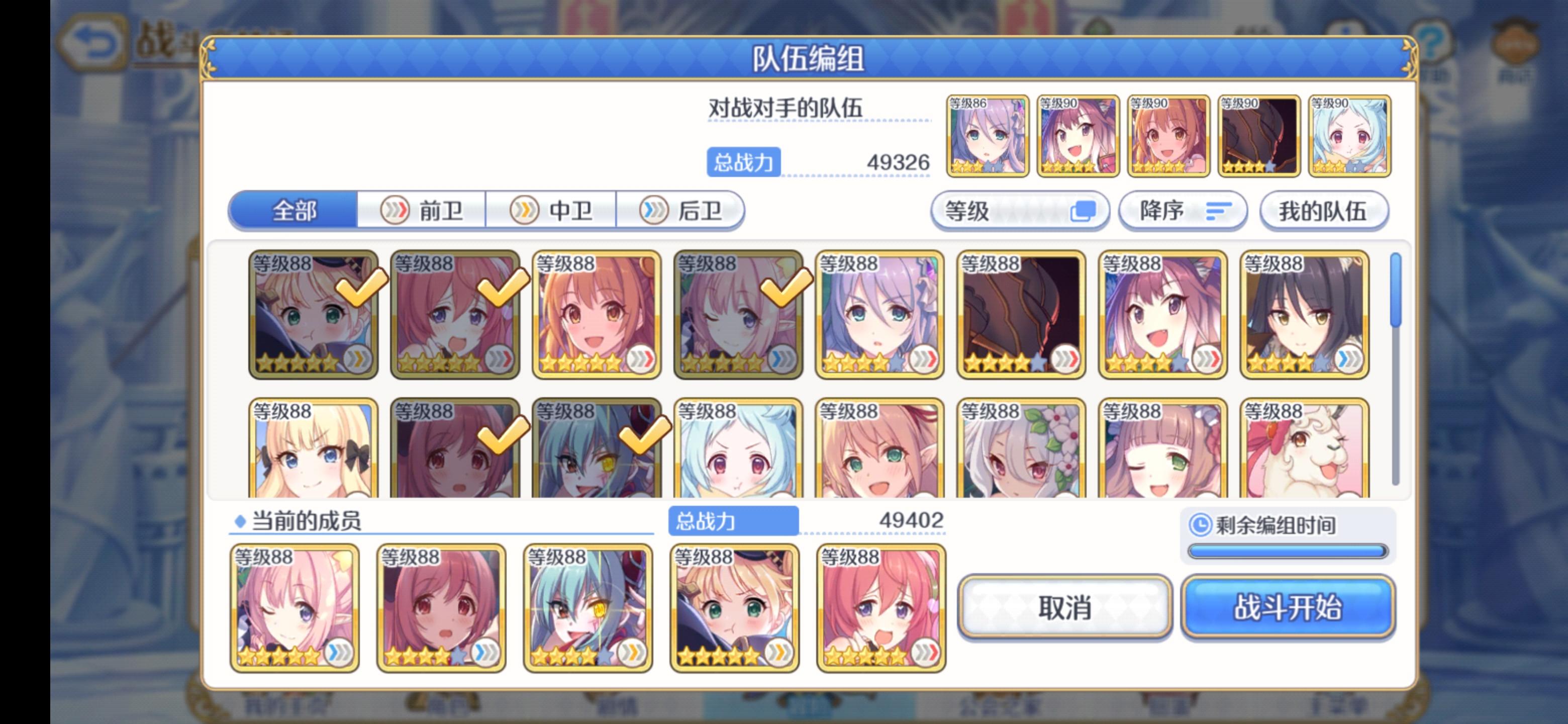Open the 等级 sorting dropdown
This screenshot has width=1568, height=724.
tap(1020, 210)
